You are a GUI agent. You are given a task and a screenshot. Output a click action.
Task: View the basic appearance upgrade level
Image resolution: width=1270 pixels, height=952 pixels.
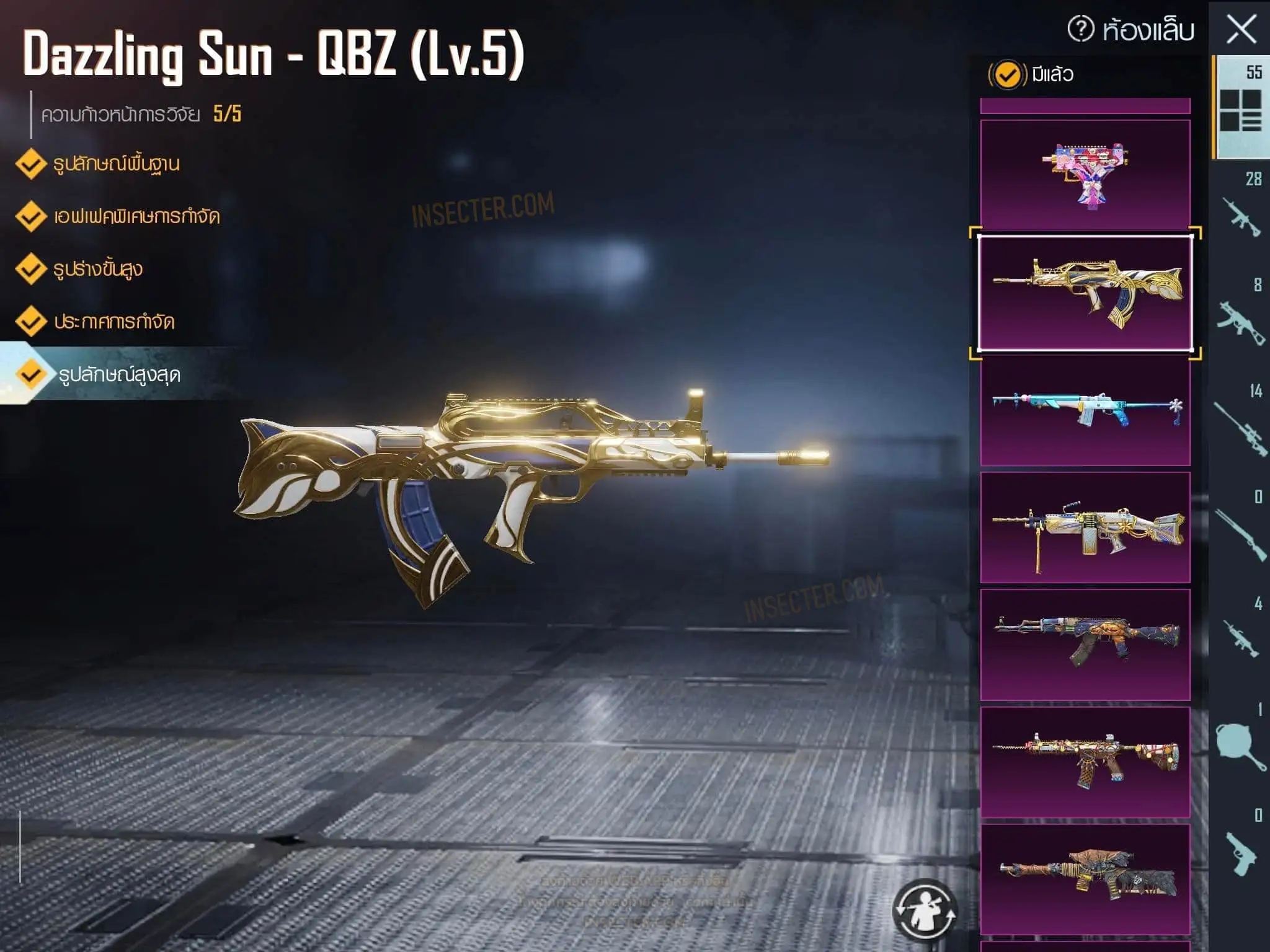[116, 164]
